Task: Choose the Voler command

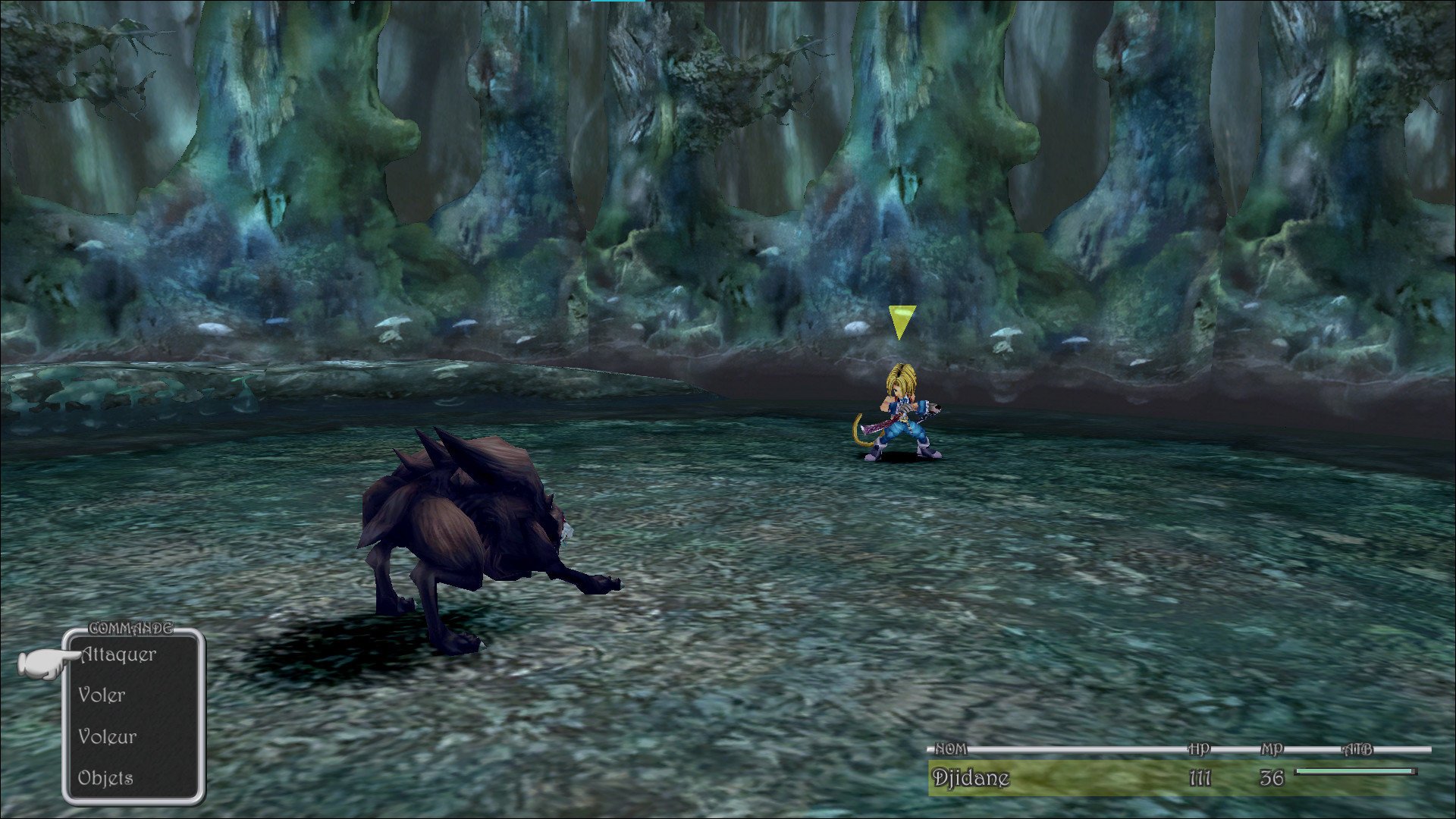Action: 102,695
